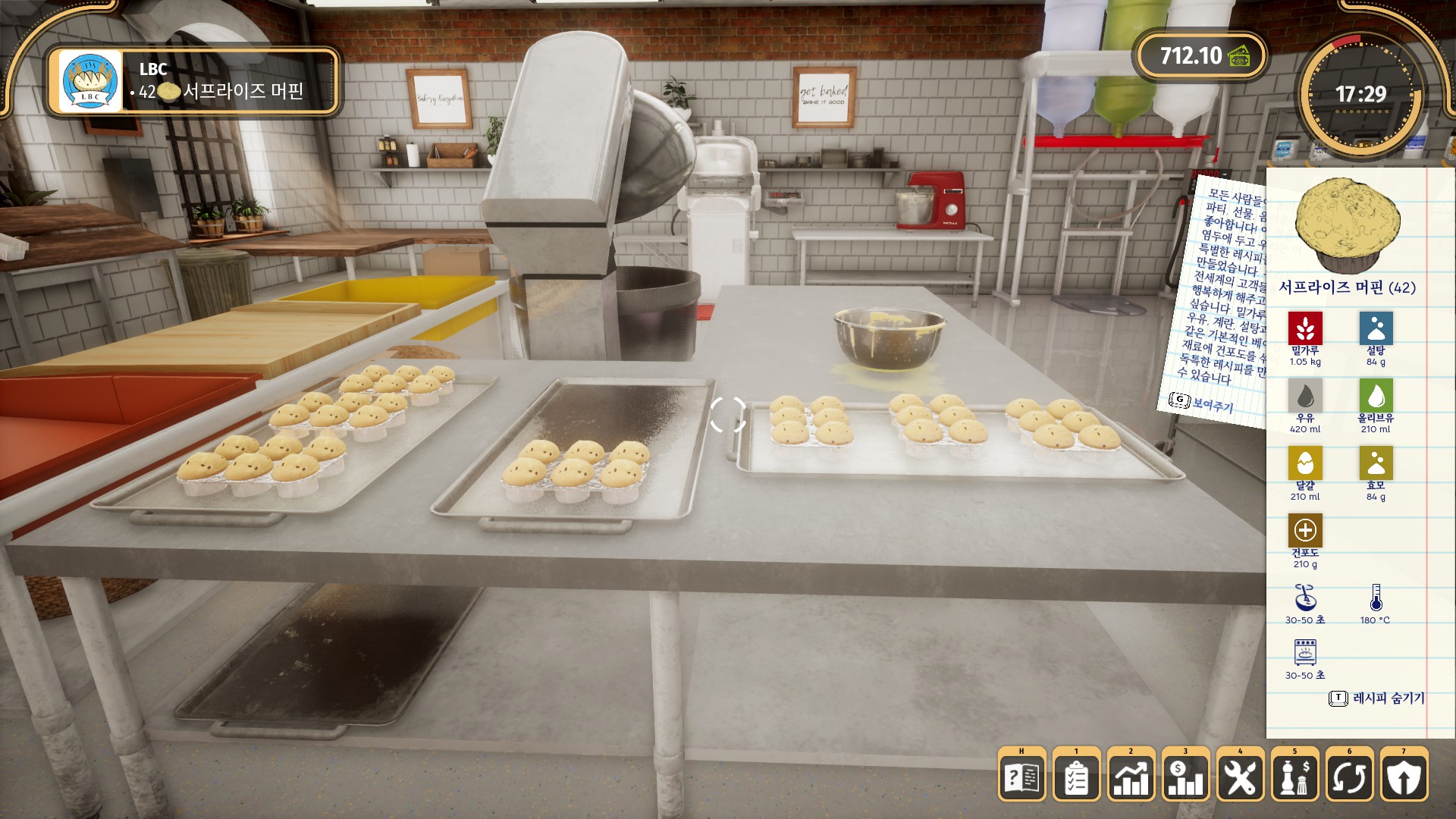Open the shield upgrade menu

[x=1404, y=776]
